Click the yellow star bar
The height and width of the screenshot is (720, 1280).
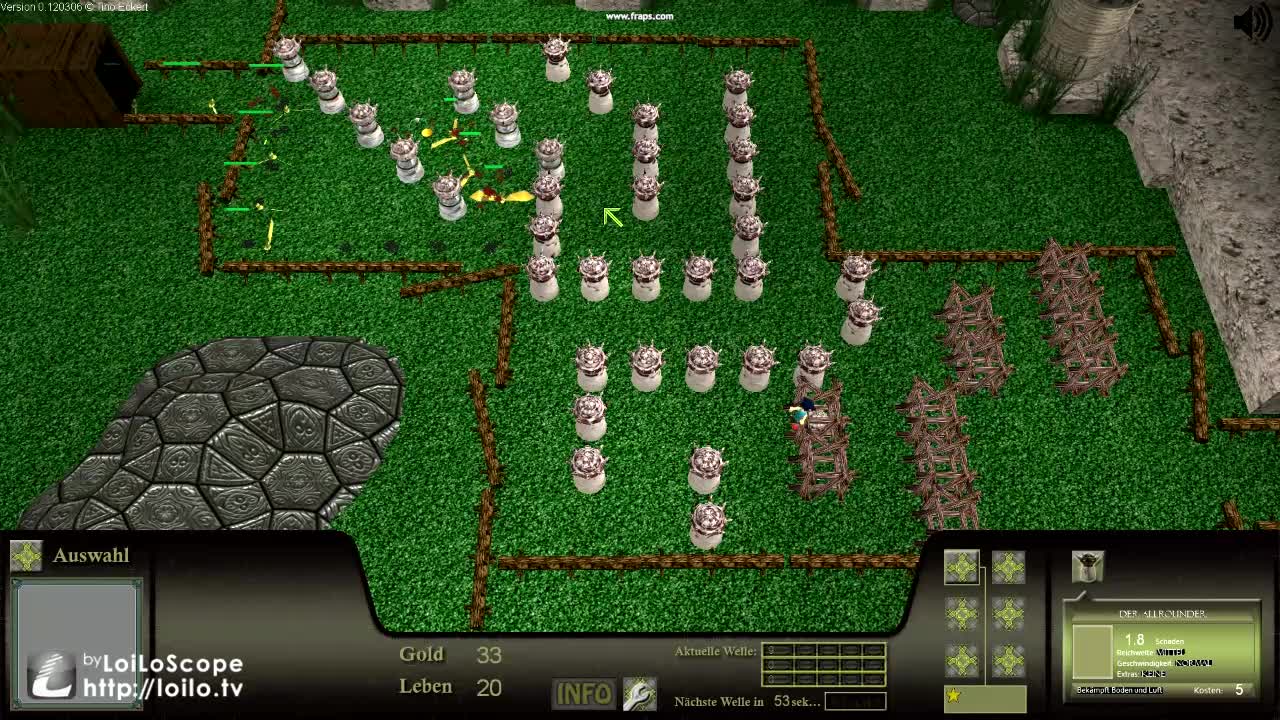click(984, 696)
